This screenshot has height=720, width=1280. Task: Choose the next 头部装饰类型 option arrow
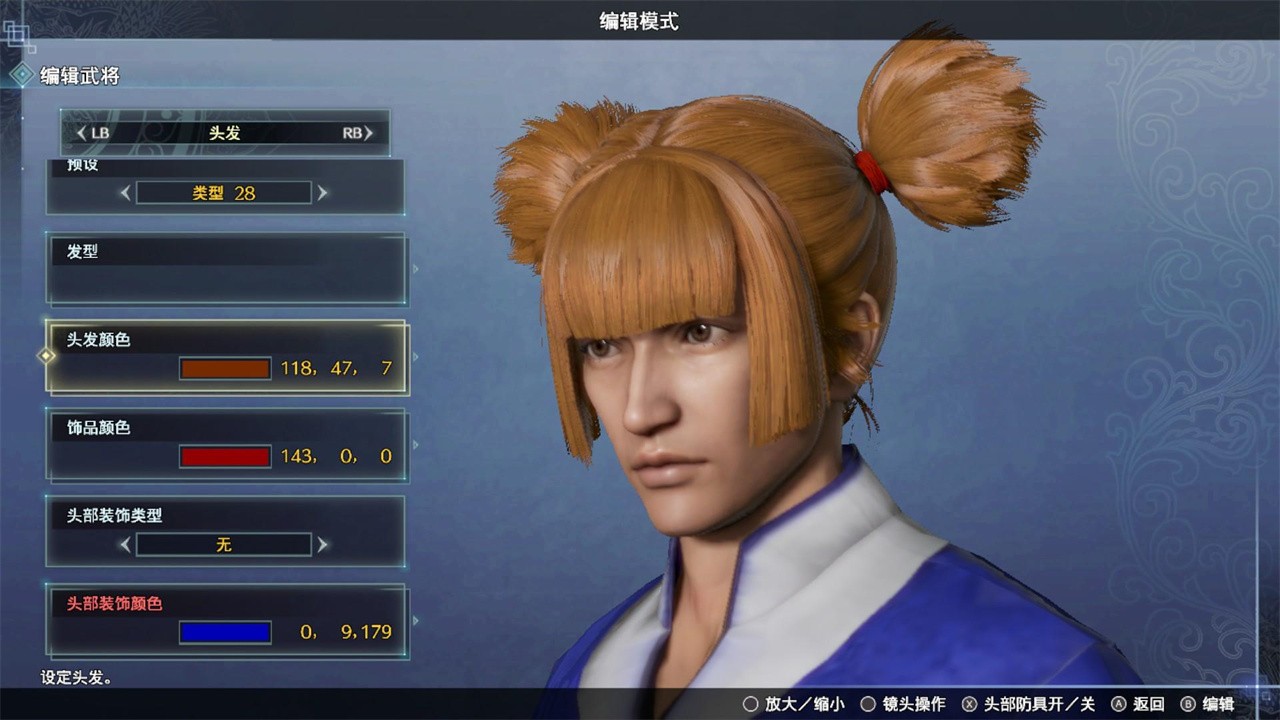[322, 545]
